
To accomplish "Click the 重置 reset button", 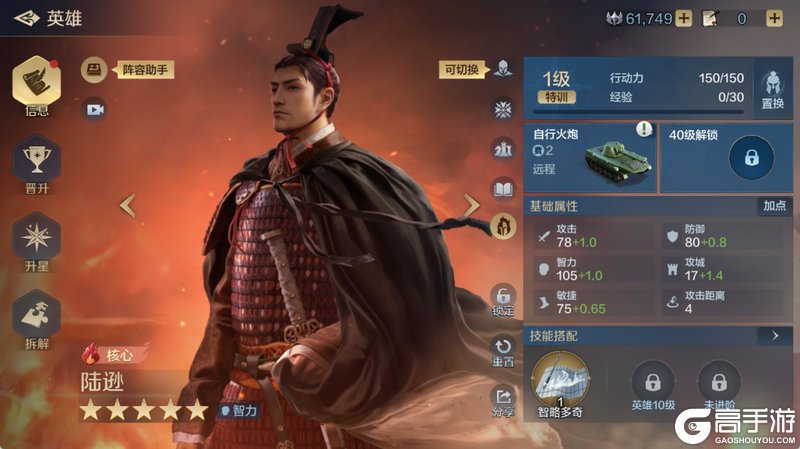I will pos(503,350).
